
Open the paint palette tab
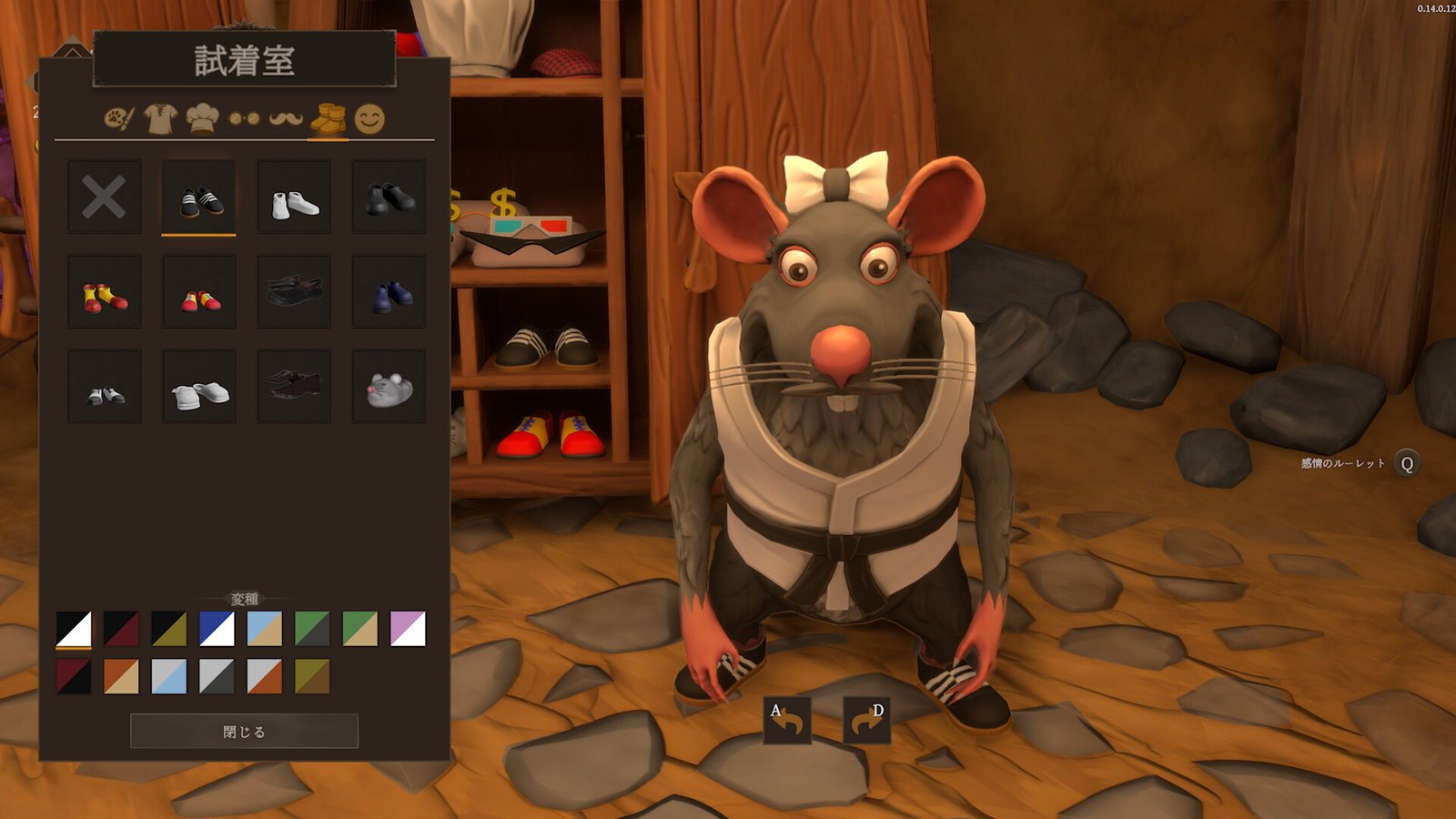(118, 118)
